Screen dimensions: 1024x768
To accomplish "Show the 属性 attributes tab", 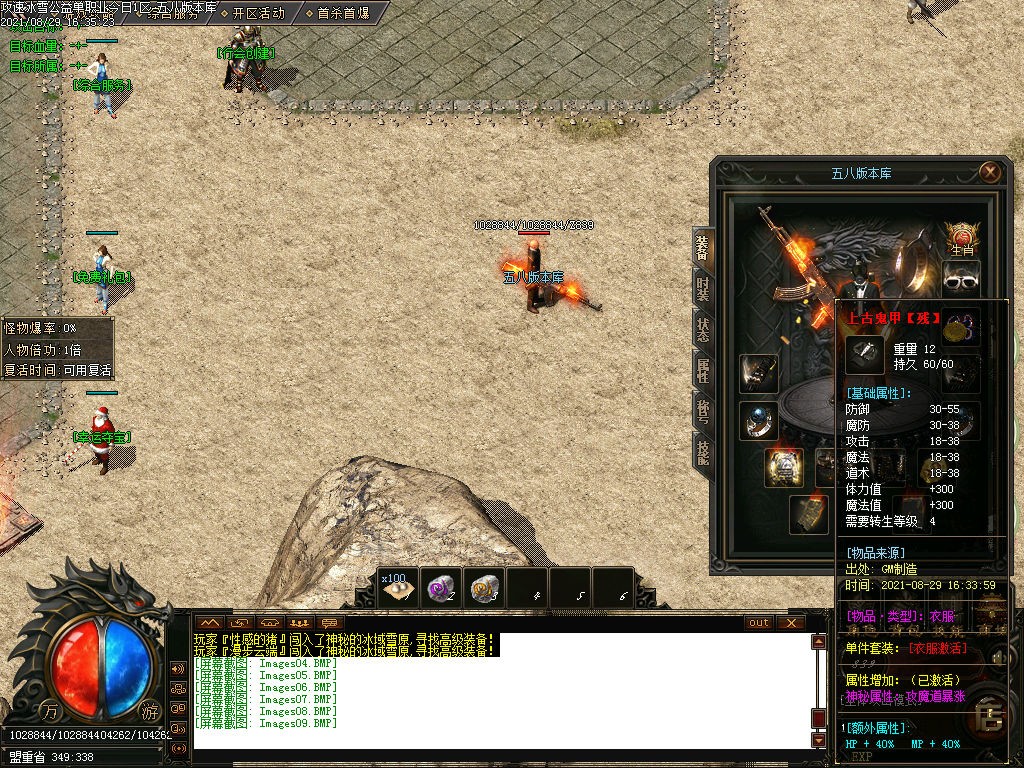I will (702, 371).
